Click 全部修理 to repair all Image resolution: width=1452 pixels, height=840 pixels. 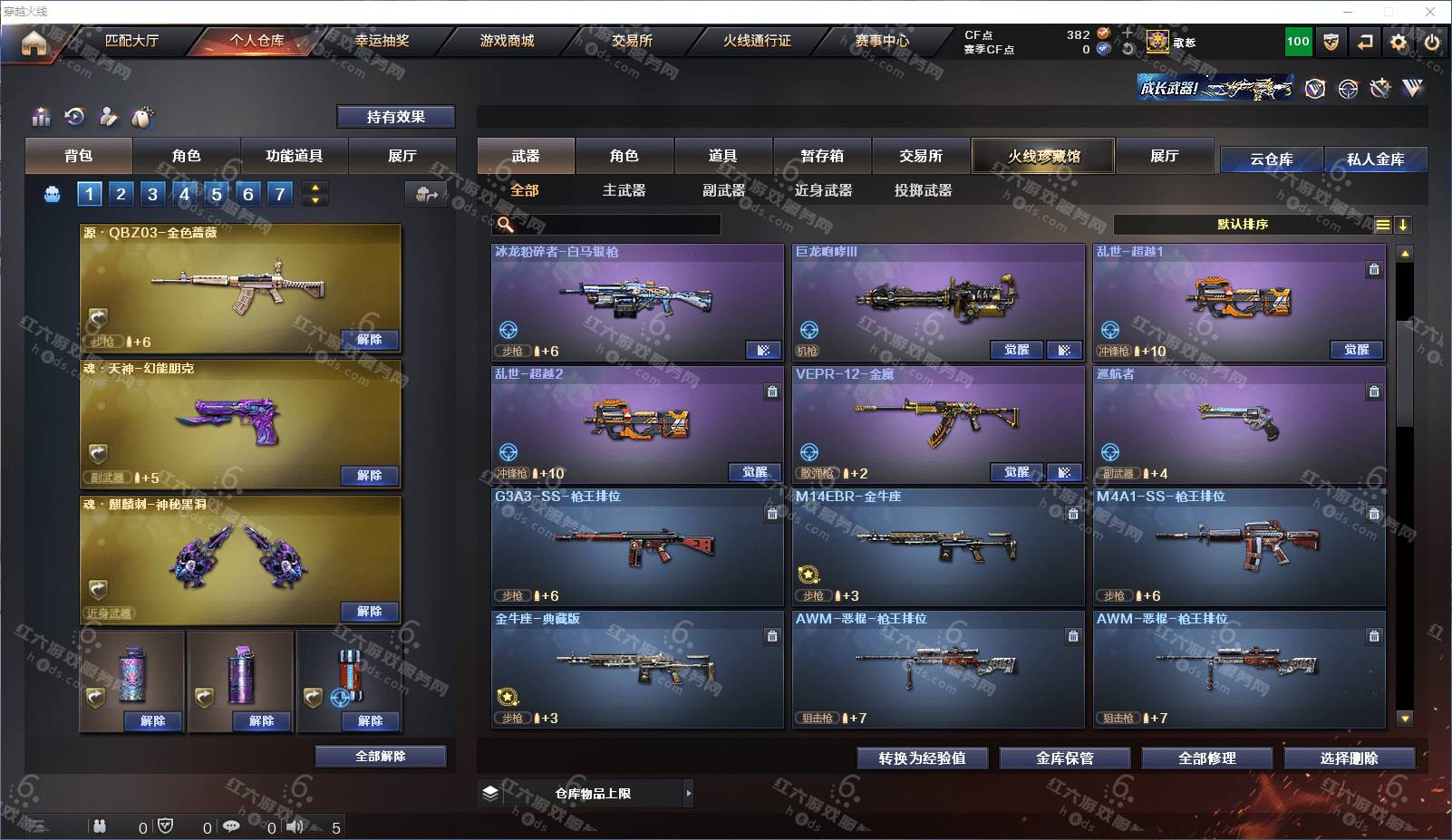pyautogui.click(x=1206, y=758)
